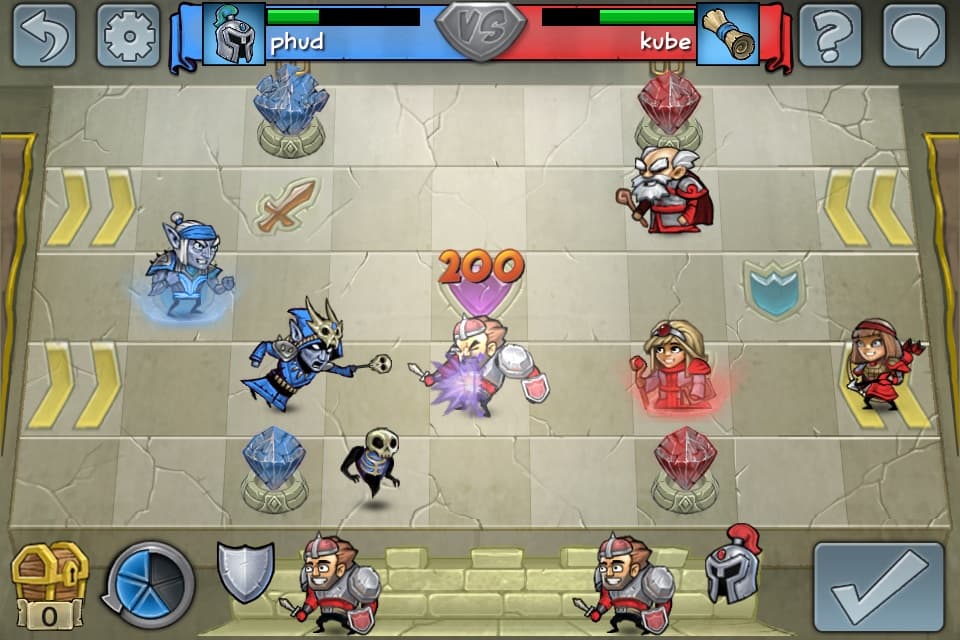The width and height of the screenshot is (960, 640).
Task: Open the chat speech bubble
Action: (x=914, y=35)
